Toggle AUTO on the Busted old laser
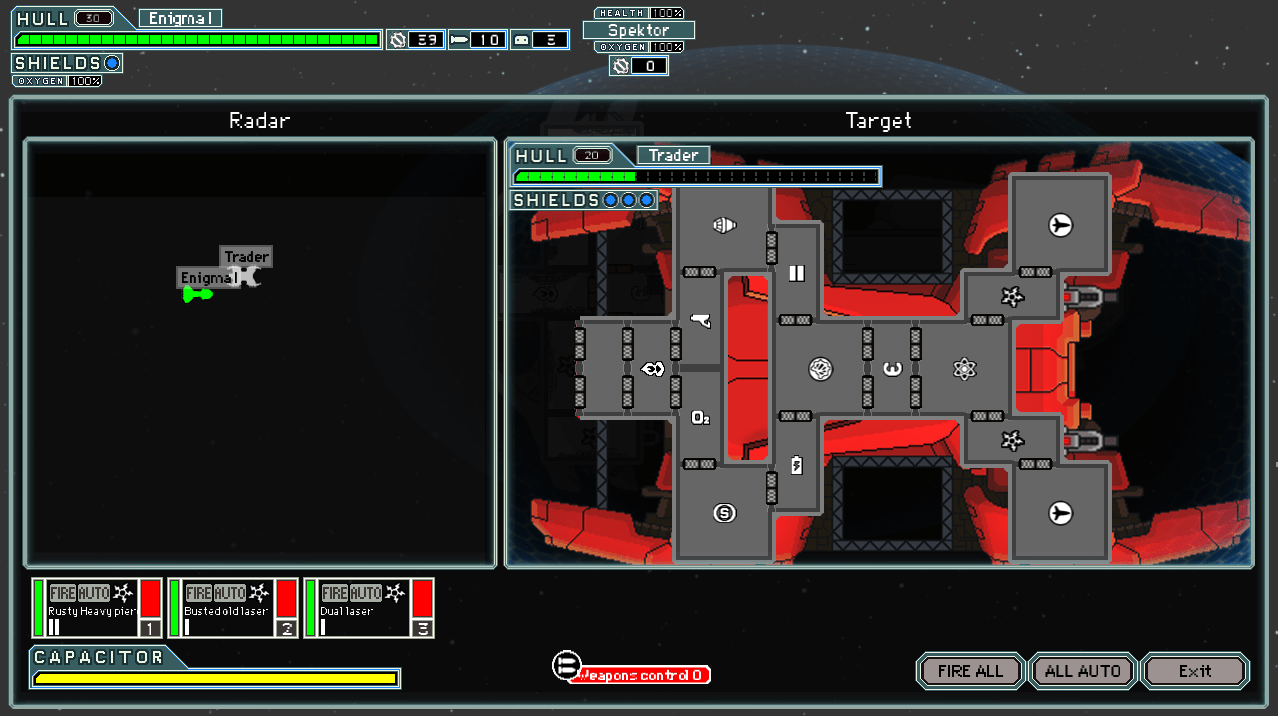 pos(229,593)
